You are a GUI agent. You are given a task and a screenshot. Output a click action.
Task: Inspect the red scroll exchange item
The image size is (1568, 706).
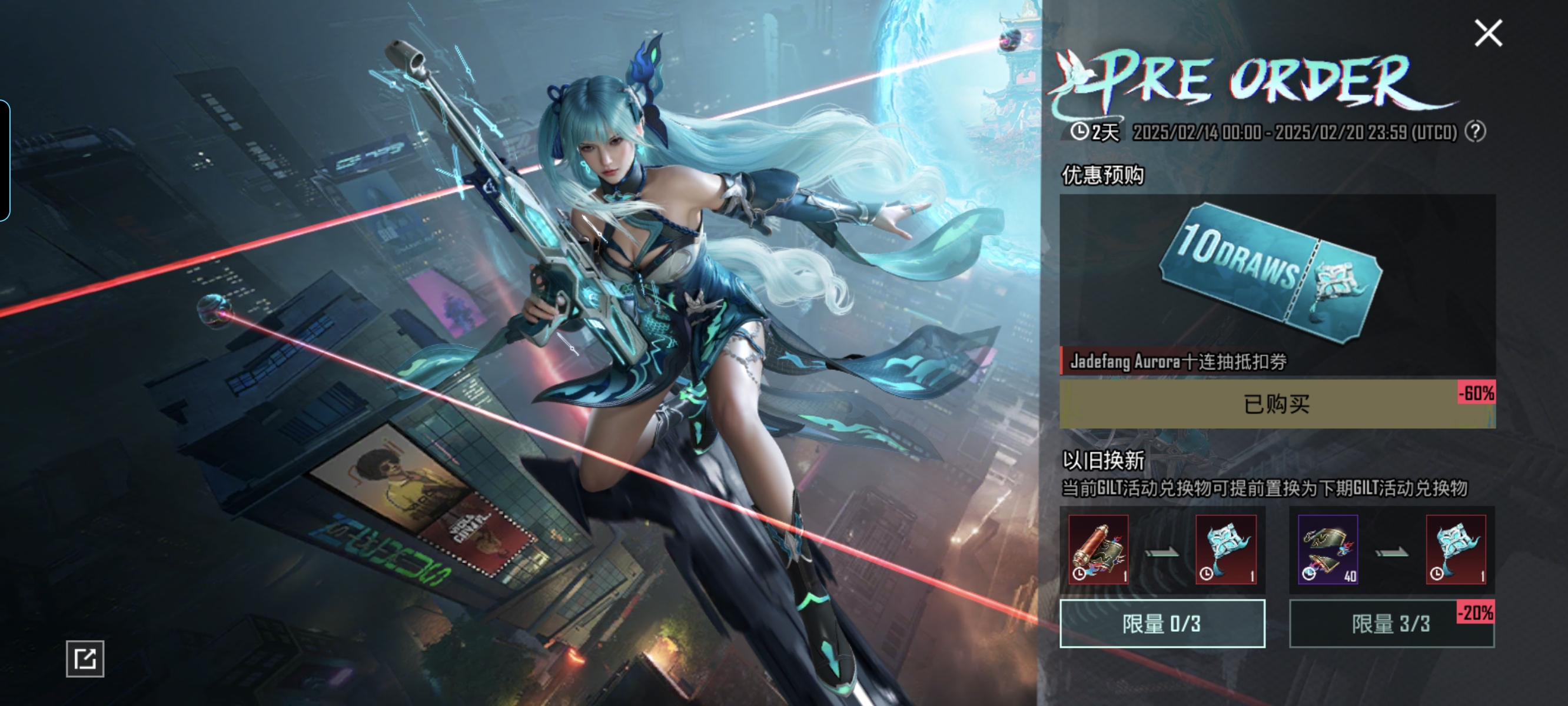click(1099, 549)
